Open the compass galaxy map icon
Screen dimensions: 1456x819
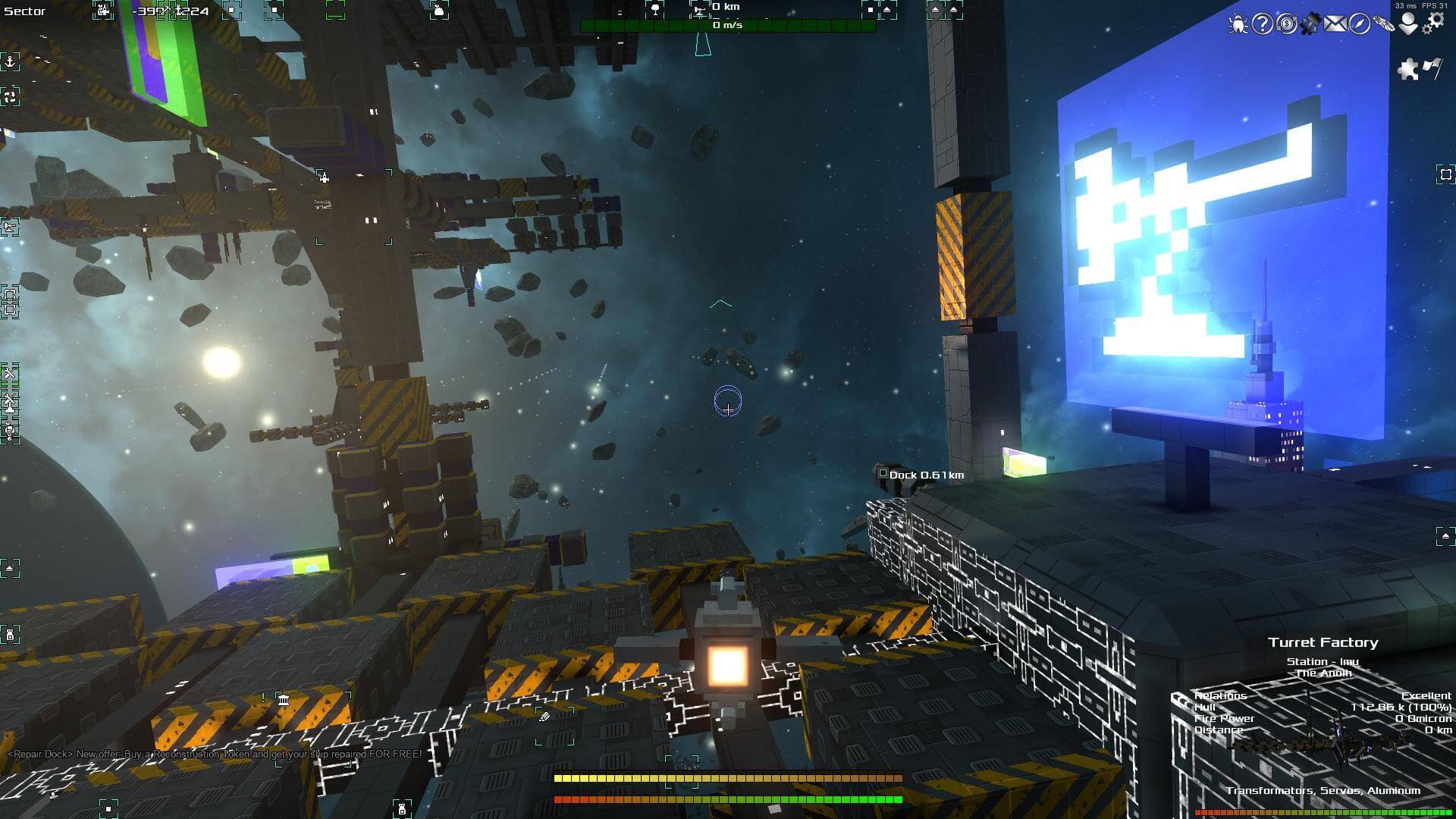(1359, 24)
